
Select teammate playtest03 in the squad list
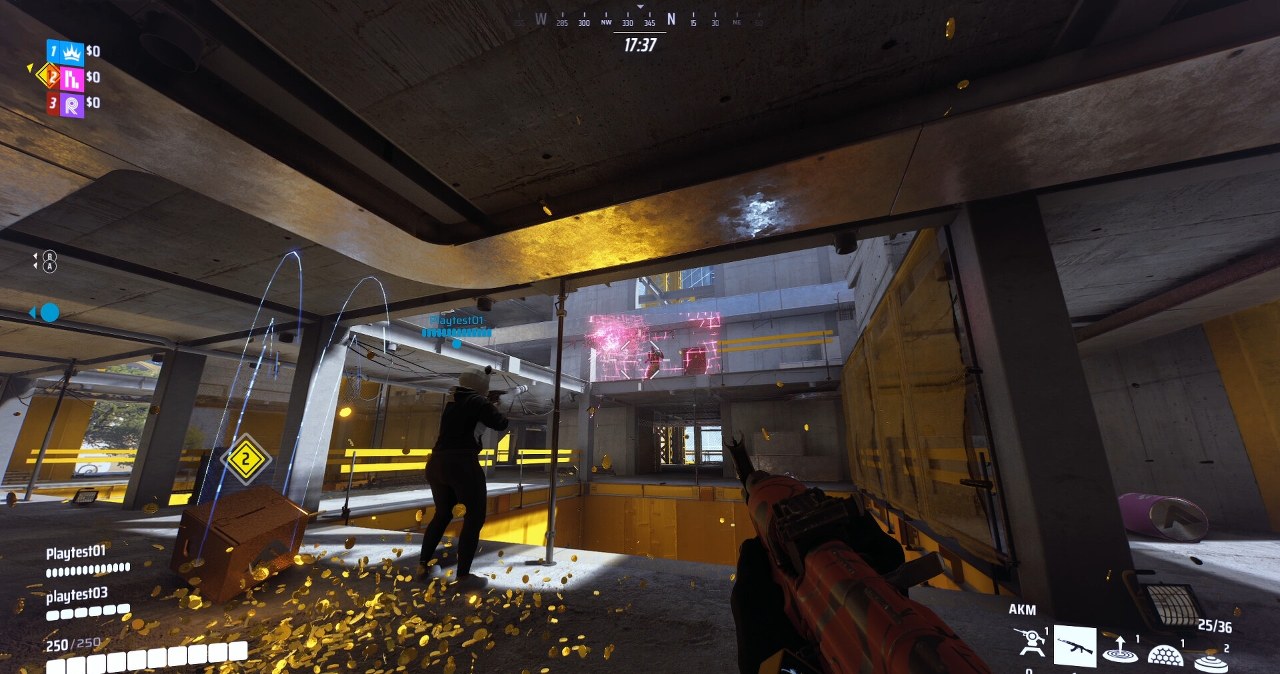pos(76,595)
